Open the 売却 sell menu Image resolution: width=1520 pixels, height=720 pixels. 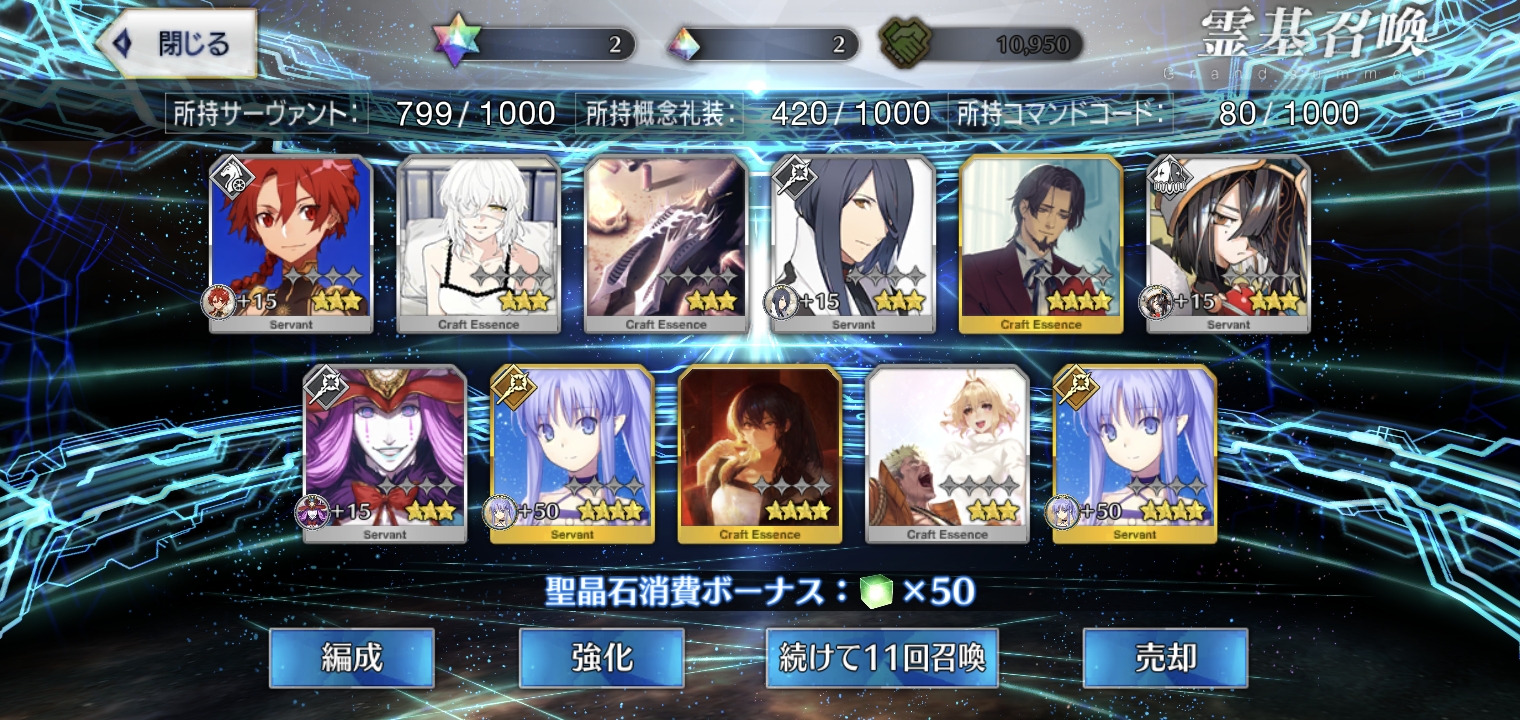1165,658
